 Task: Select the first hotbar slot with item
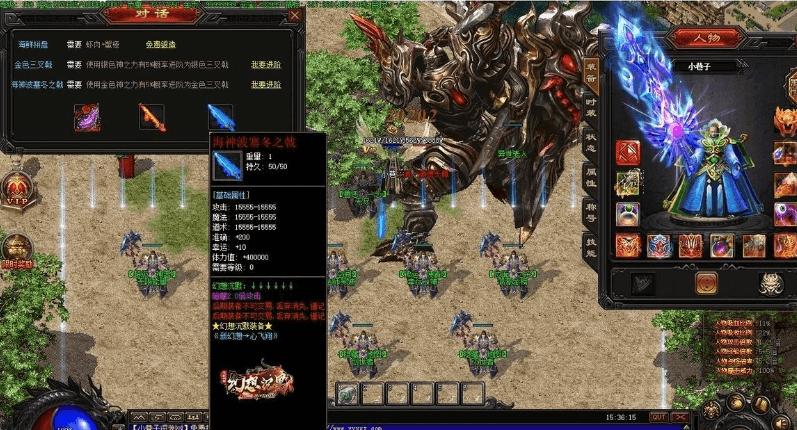coord(347,392)
